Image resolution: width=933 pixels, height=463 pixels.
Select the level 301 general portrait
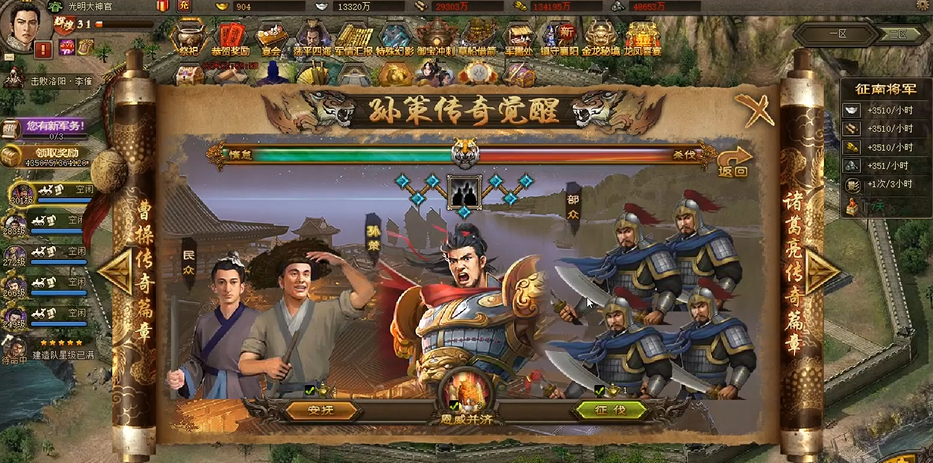[x=20, y=191]
